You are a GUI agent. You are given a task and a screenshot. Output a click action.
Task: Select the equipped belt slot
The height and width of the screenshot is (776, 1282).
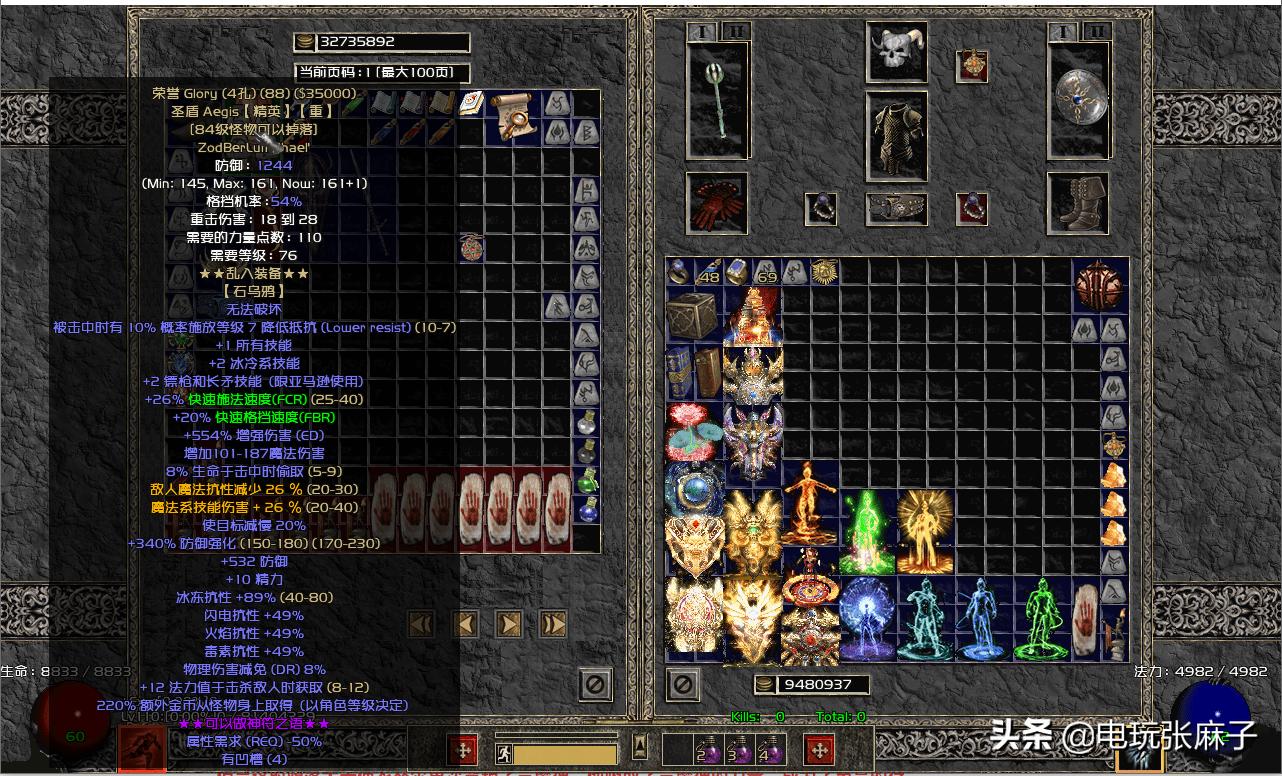[x=896, y=209]
